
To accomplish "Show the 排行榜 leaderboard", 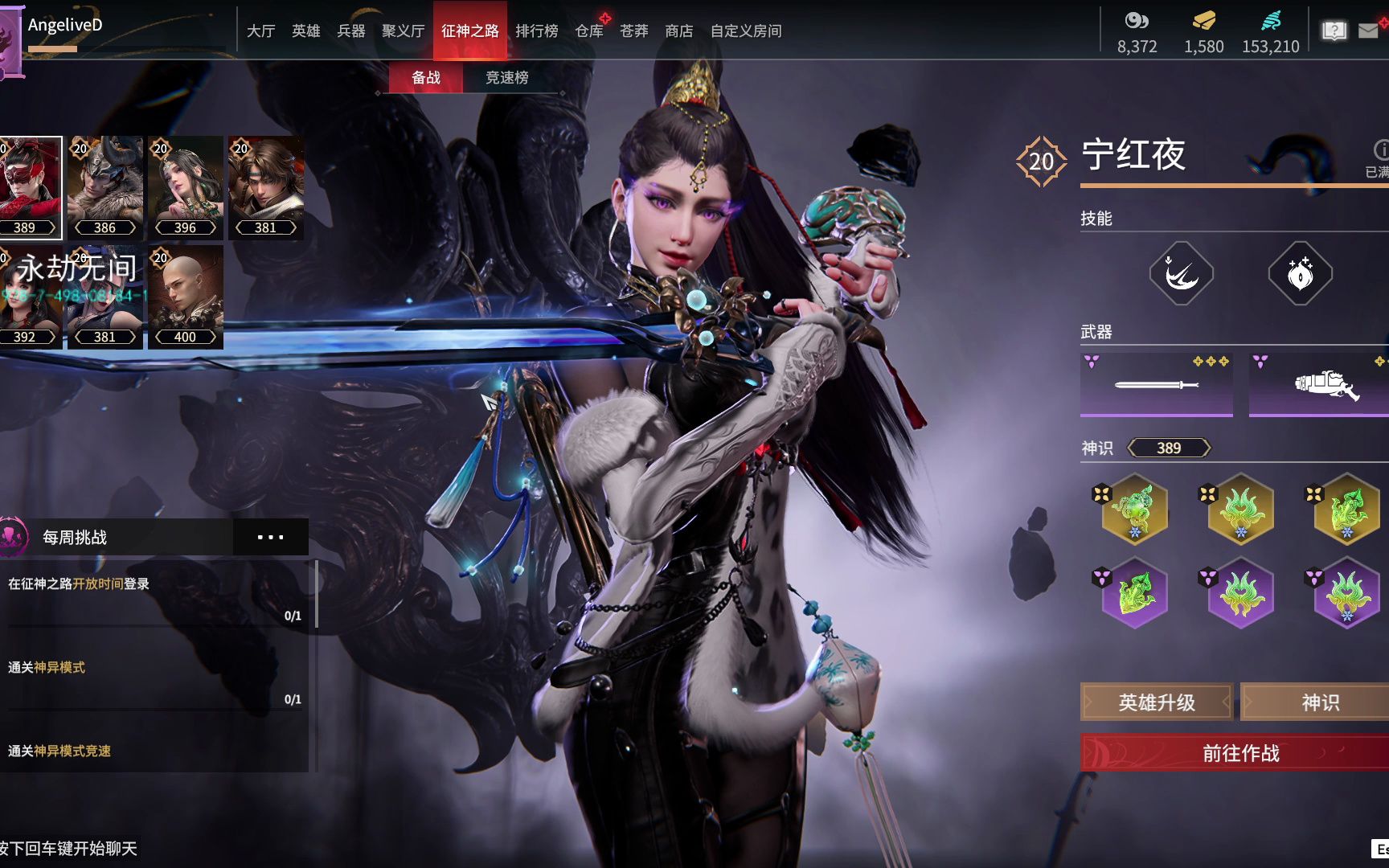I will click(536, 31).
